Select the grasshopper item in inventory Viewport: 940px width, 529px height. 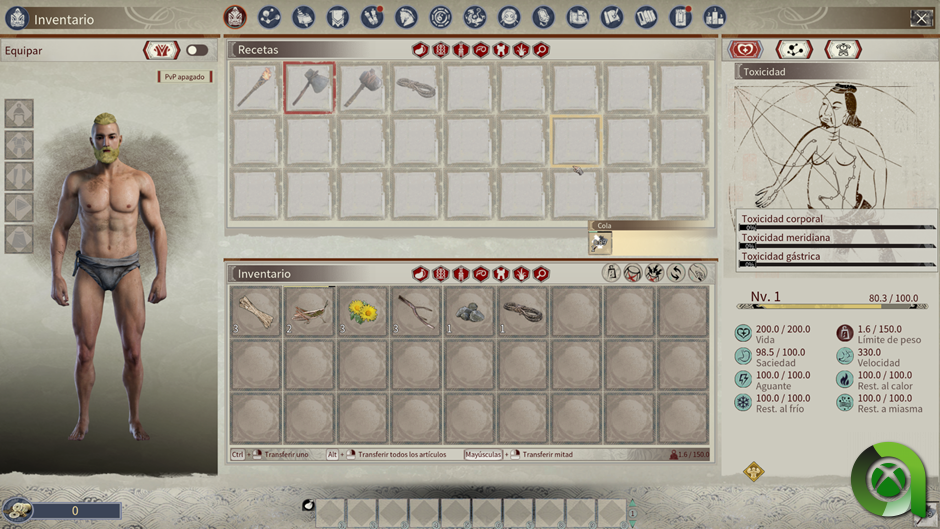(309, 311)
